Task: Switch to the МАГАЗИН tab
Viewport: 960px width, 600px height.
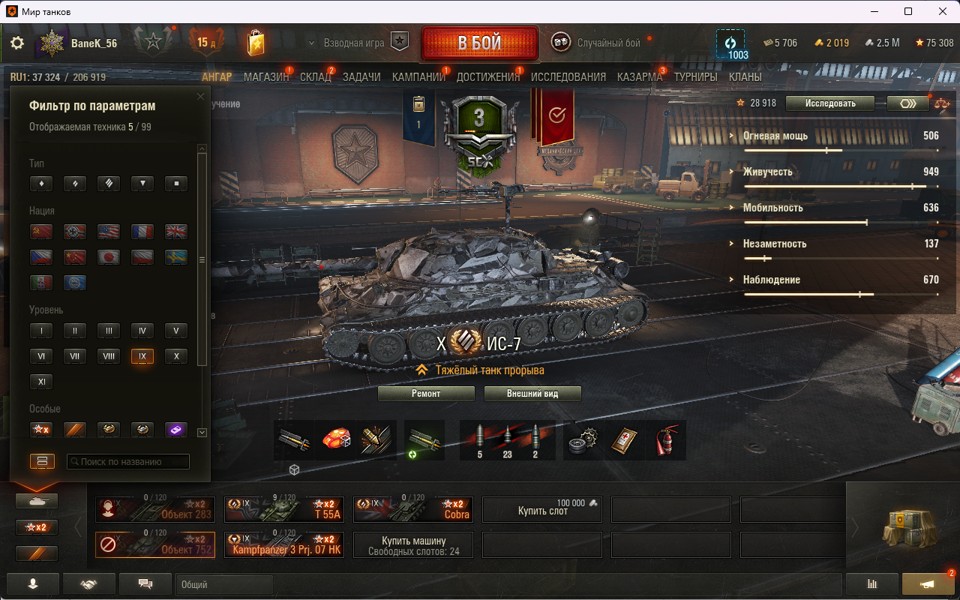Action: [x=266, y=77]
